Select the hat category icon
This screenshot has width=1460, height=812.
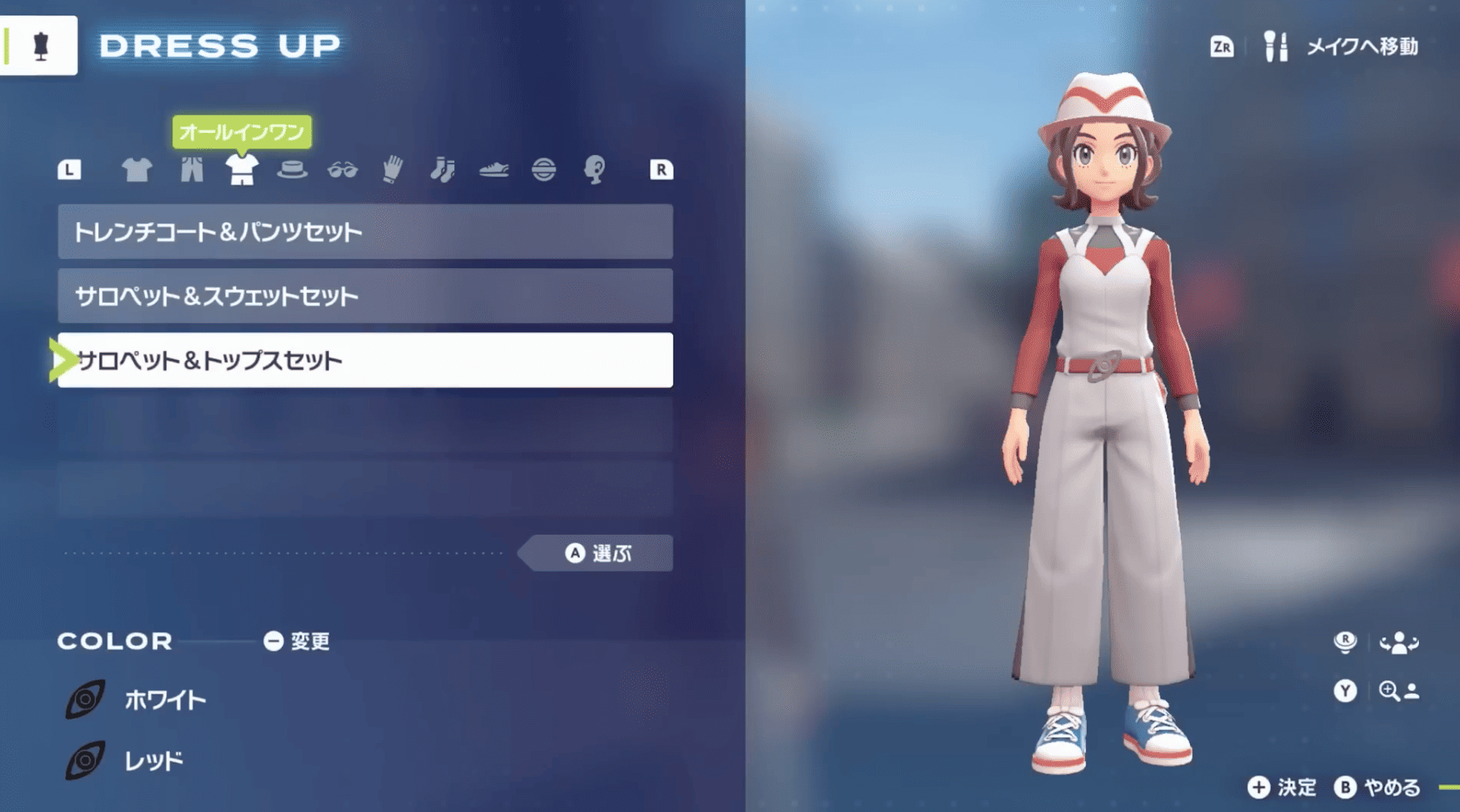(294, 170)
